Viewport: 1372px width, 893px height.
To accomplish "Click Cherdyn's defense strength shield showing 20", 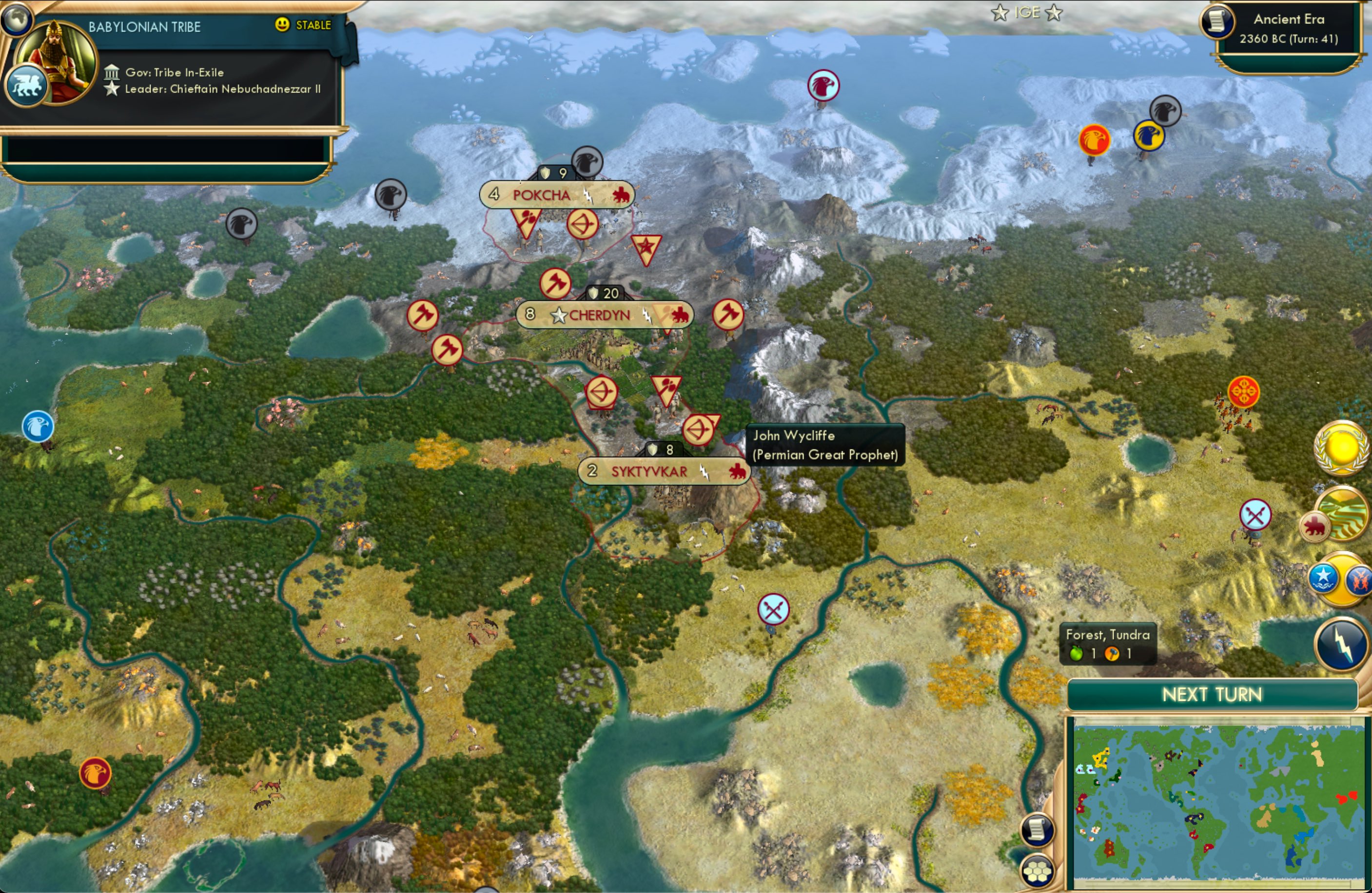I will tap(605, 292).
